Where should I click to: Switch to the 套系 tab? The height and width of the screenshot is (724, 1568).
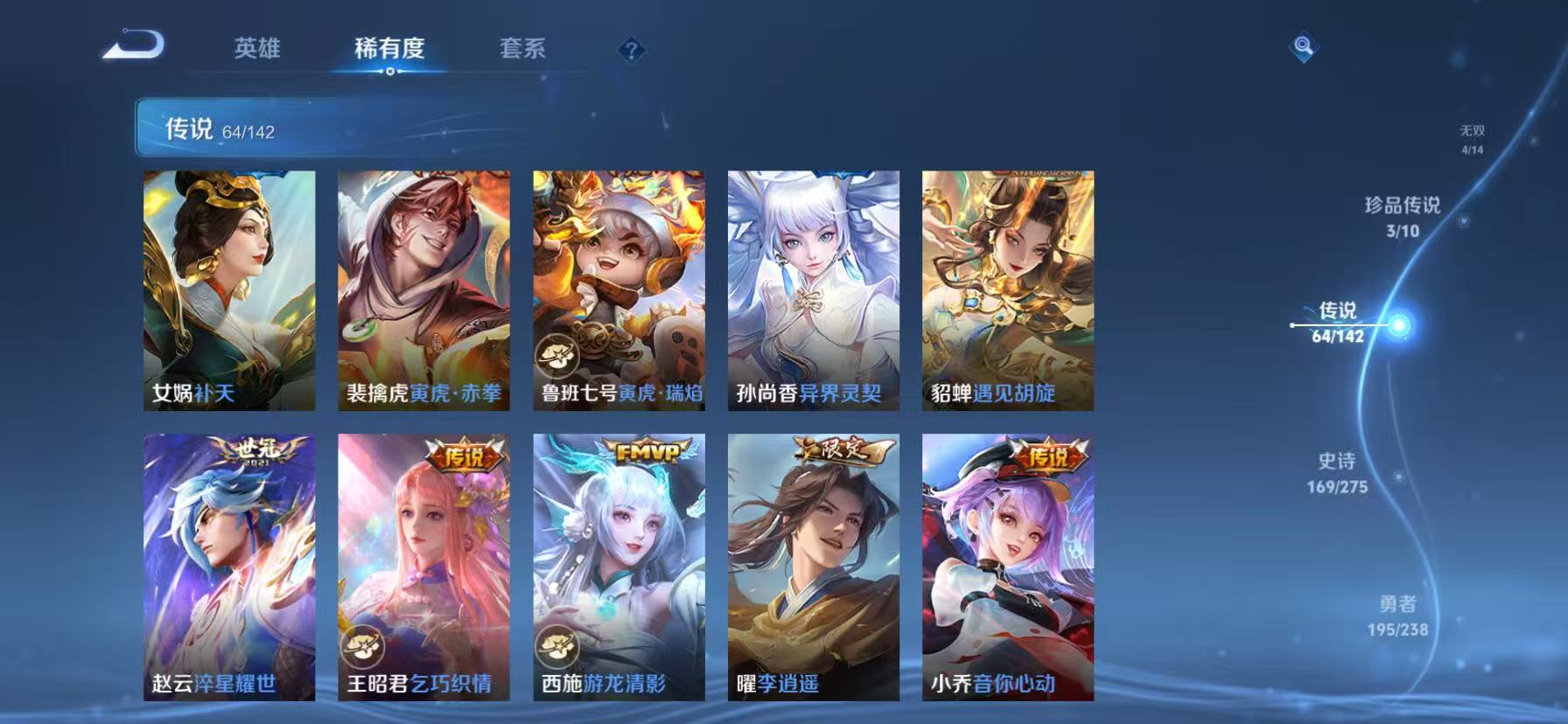522,50
